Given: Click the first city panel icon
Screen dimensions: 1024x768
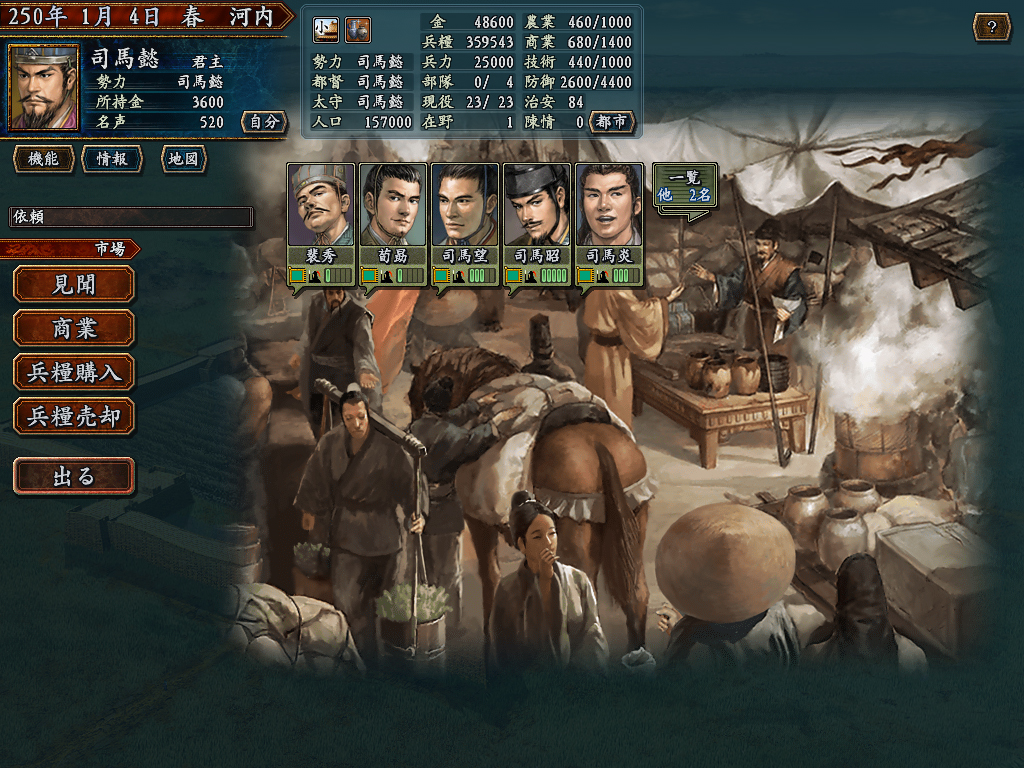Looking at the screenshot, I should pyautogui.click(x=326, y=30).
